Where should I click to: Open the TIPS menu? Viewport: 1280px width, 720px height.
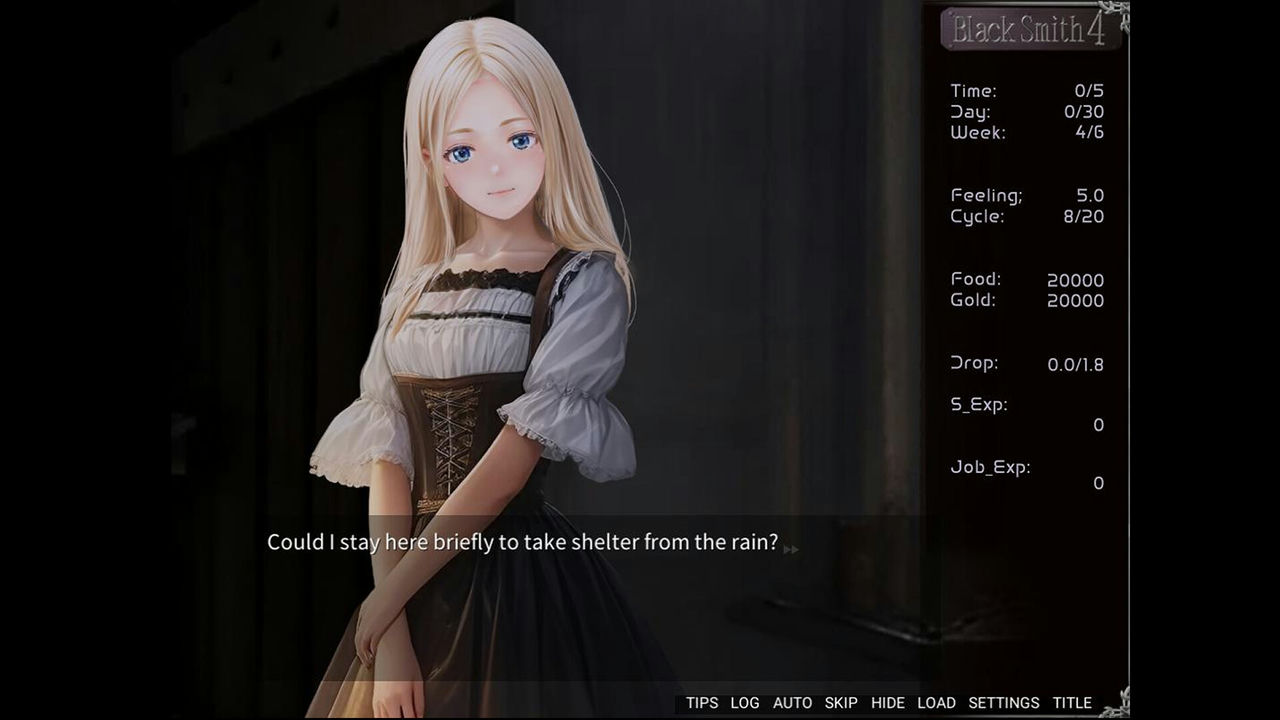tap(703, 702)
